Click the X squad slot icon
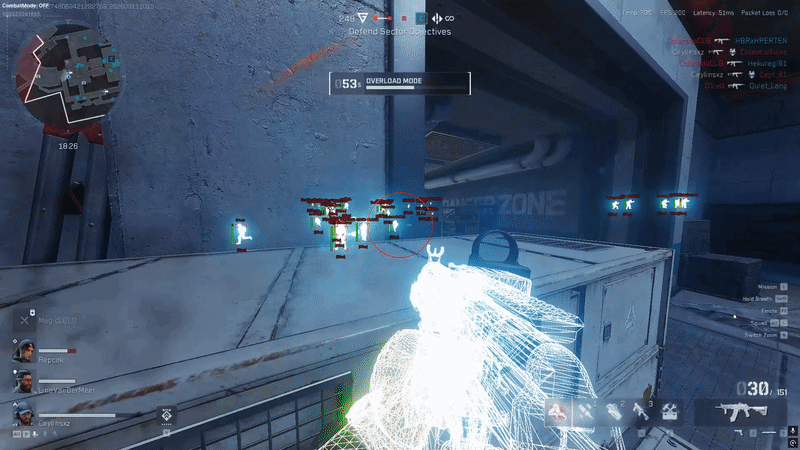800x450 pixels. point(24,320)
